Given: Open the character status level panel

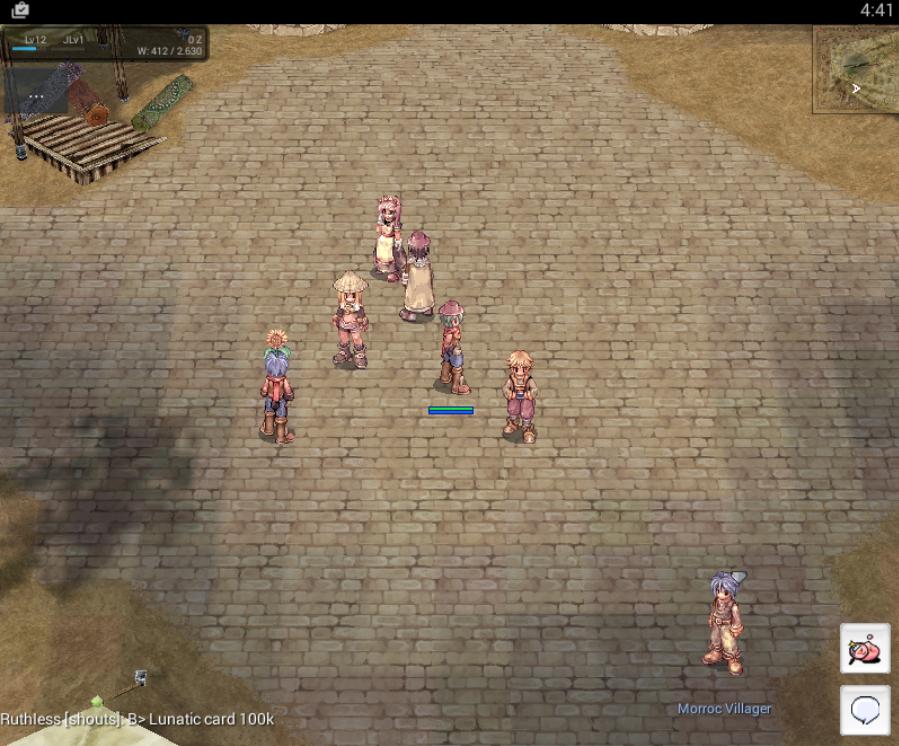Looking at the screenshot, I should tap(105, 45).
